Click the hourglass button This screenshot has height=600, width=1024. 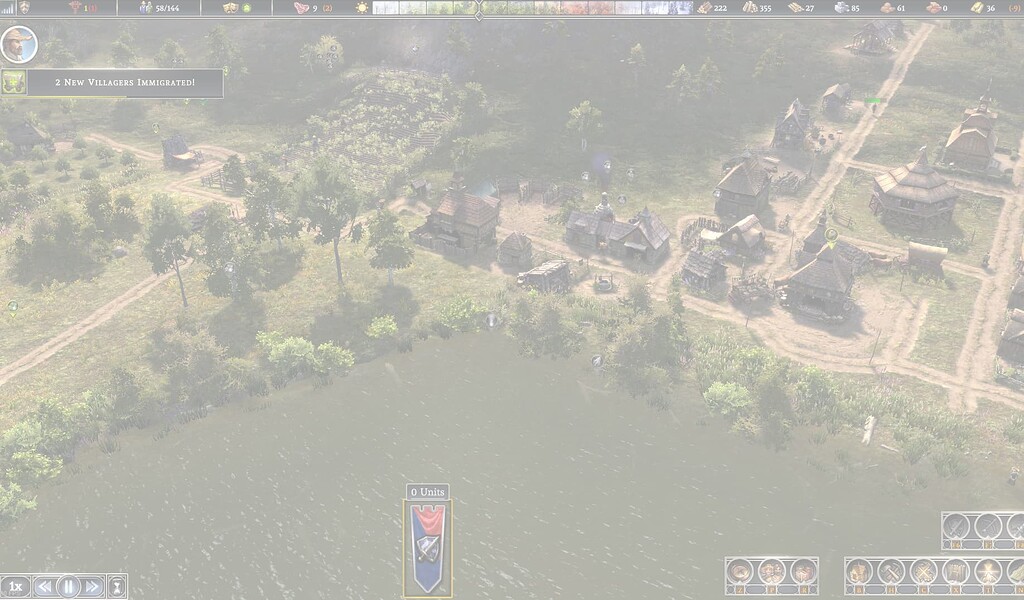tap(116, 587)
